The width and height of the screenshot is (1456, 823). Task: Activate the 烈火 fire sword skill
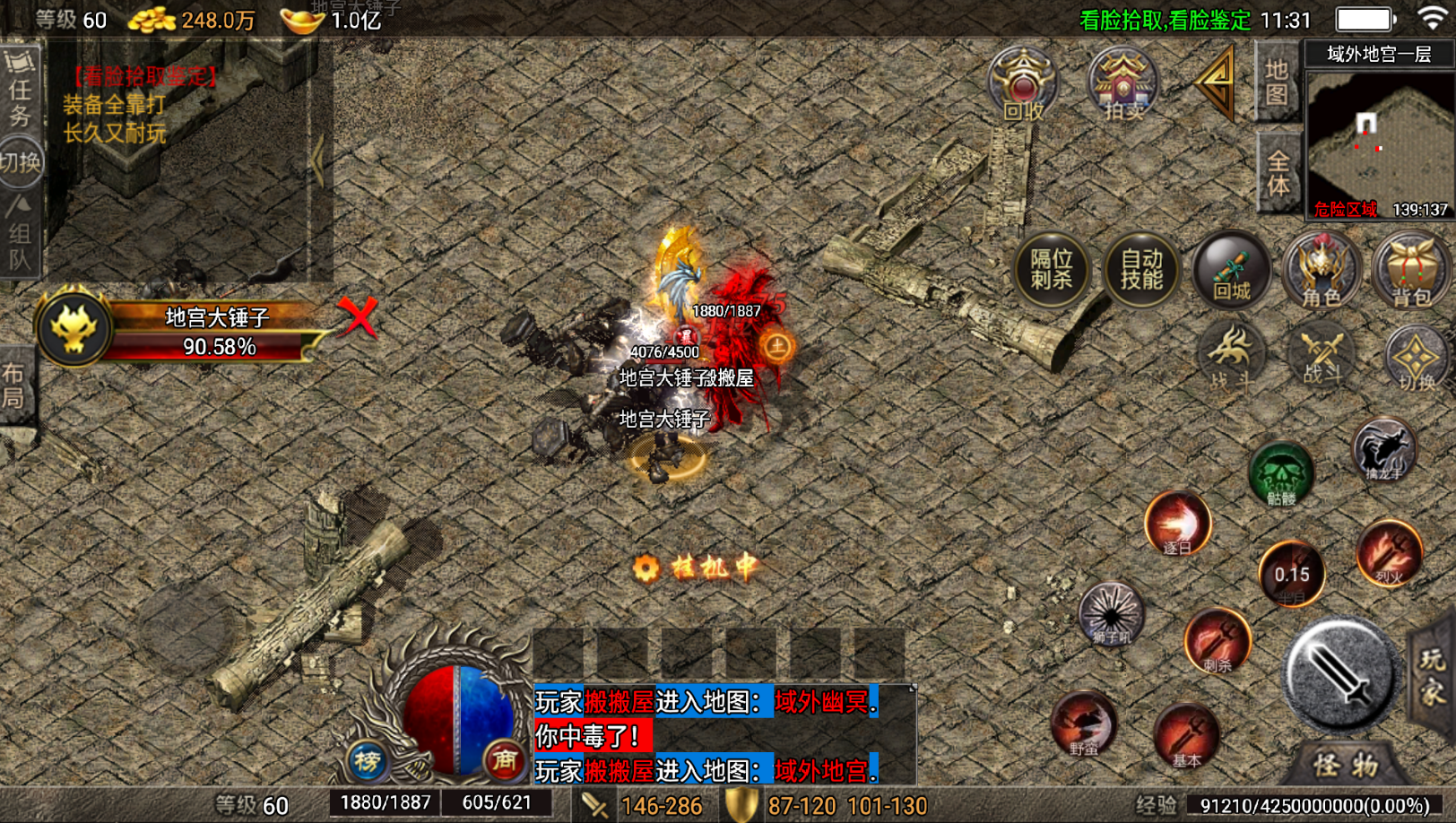coord(1390,552)
